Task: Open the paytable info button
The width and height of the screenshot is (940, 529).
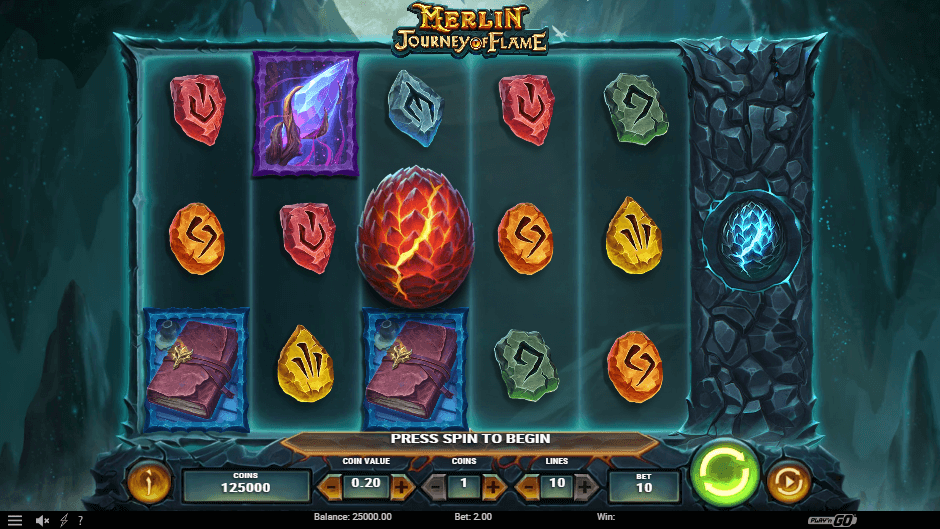Action: click(148, 484)
